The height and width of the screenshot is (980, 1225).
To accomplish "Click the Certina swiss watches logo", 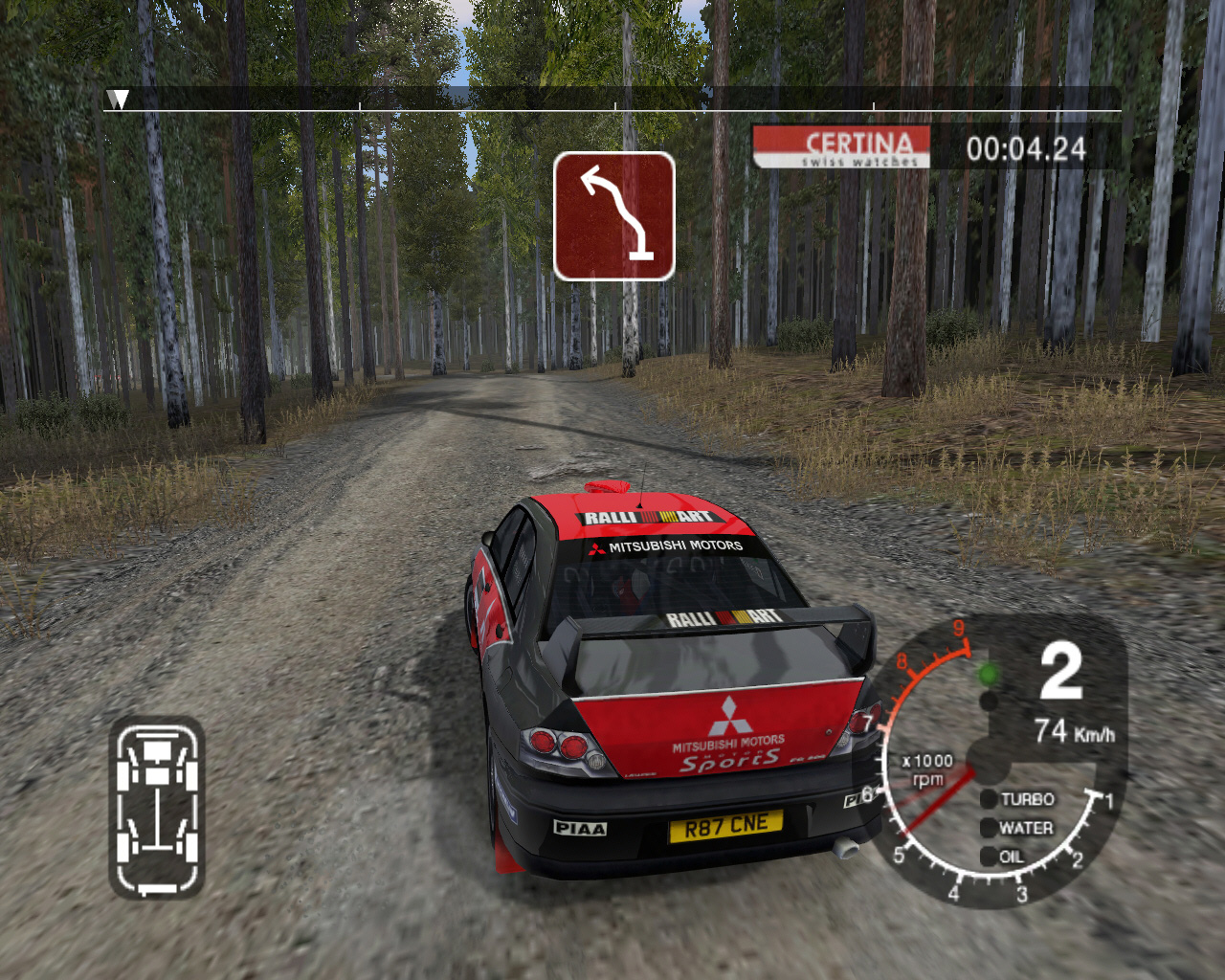I will tap(842, 147).
